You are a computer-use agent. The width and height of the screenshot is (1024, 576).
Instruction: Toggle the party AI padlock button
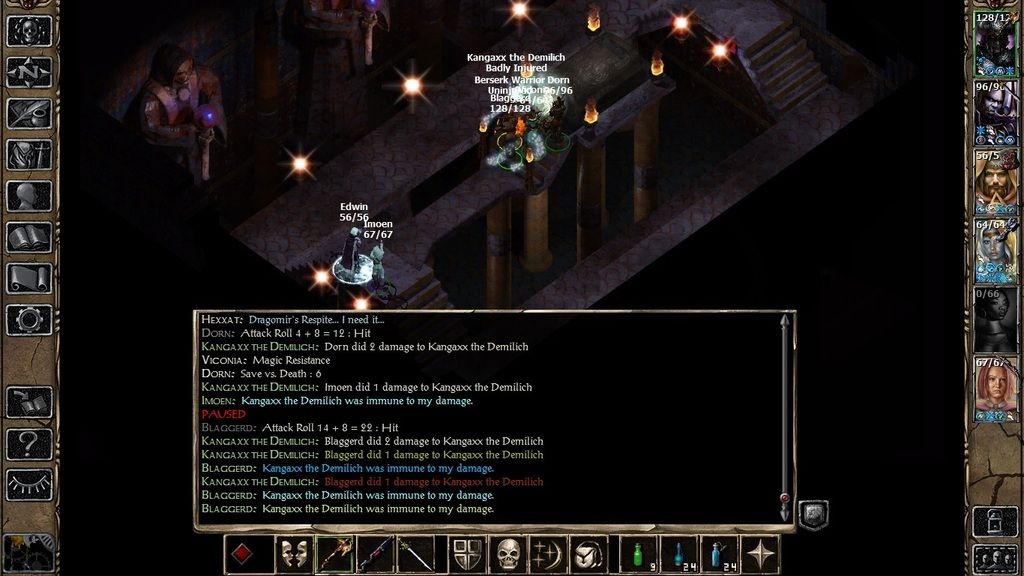coord(995,520)
